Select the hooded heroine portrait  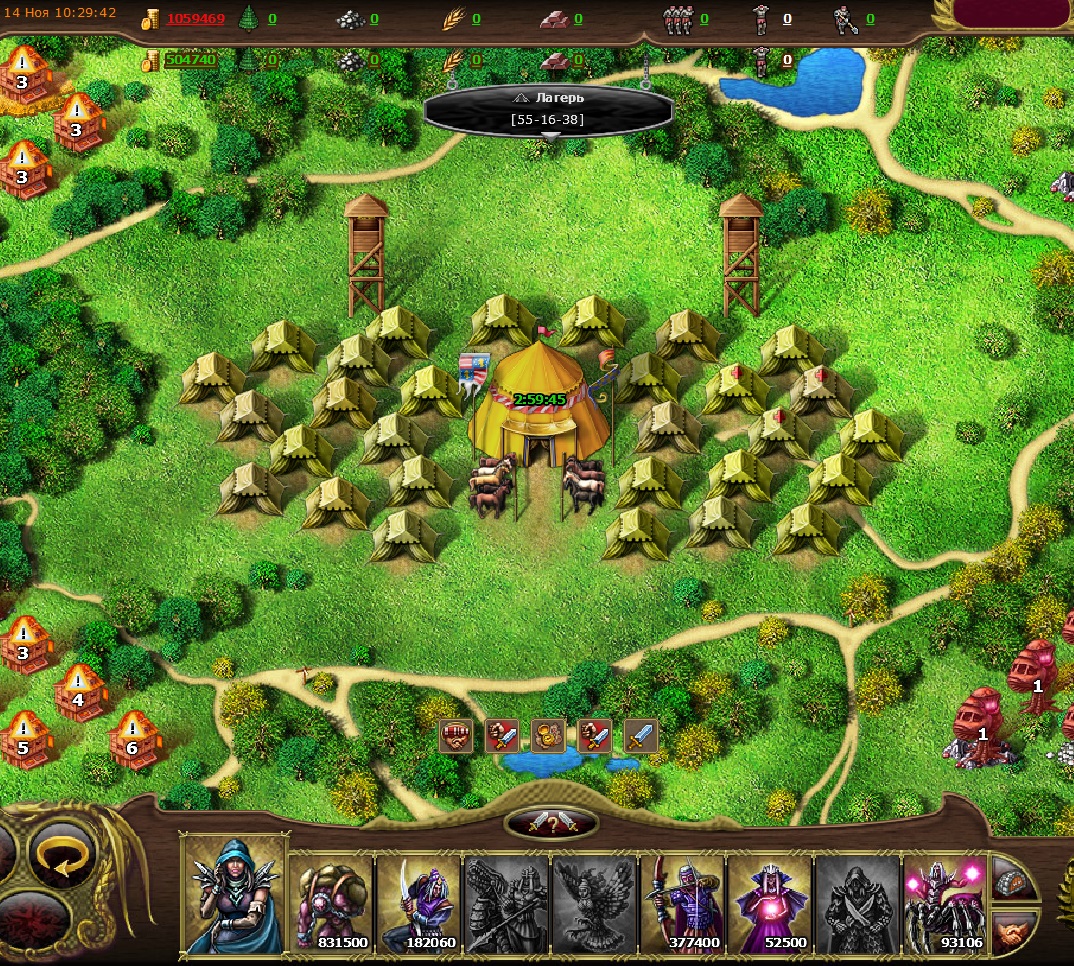tap(234, 894)
